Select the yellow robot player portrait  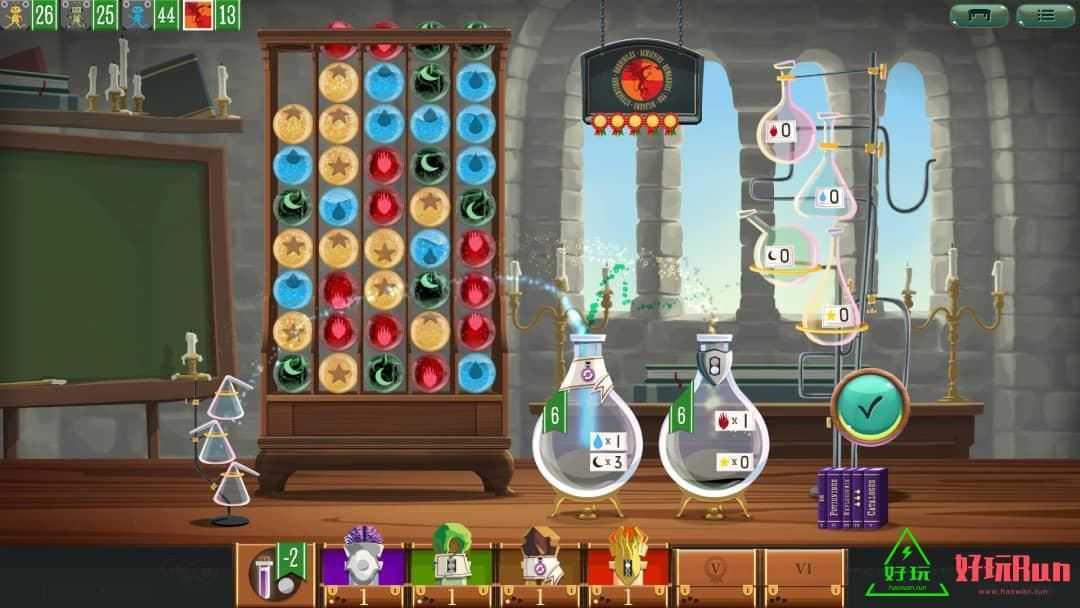[15, 14]
